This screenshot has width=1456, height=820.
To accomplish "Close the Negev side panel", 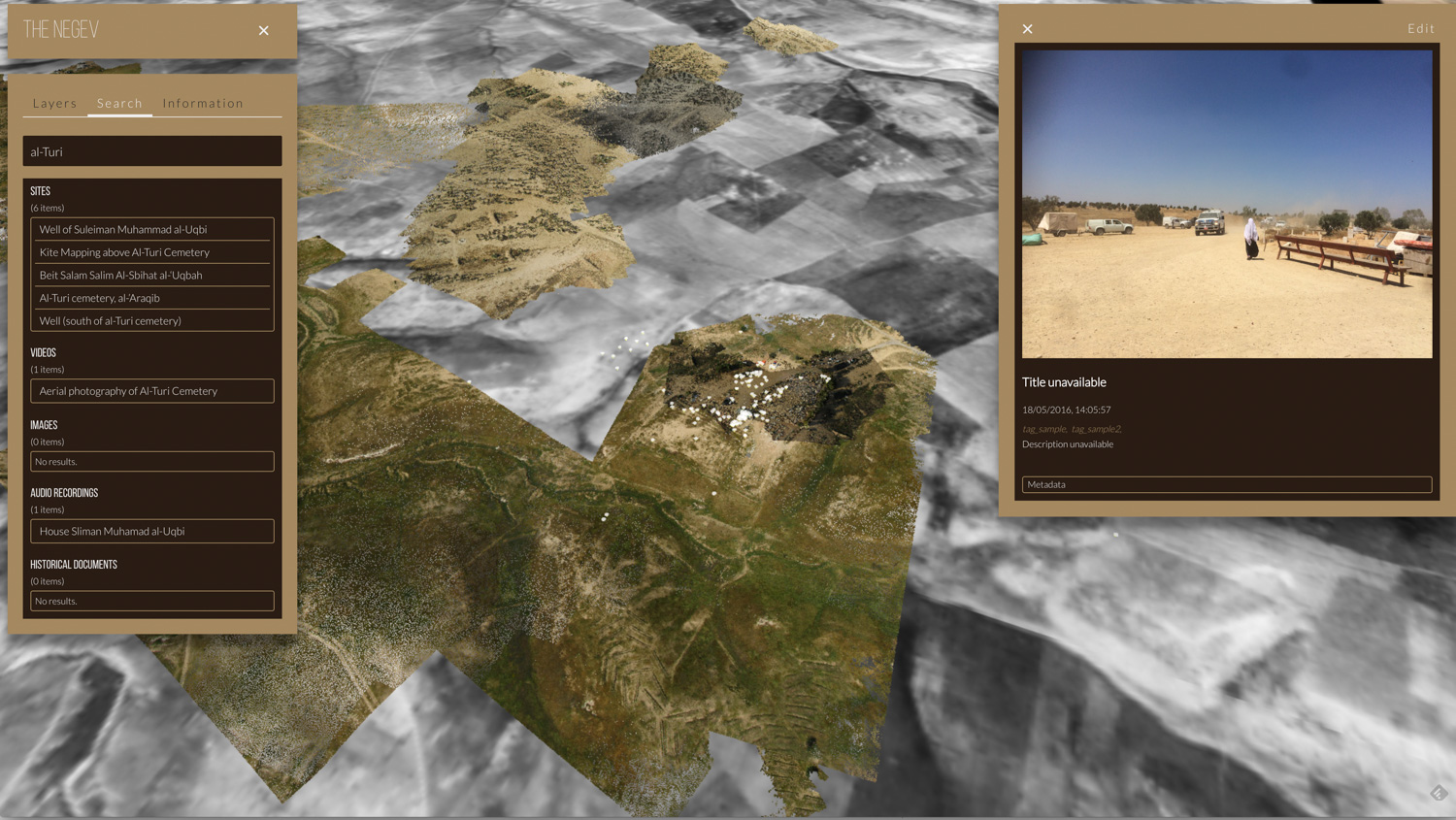I will (x=263, y=31).
